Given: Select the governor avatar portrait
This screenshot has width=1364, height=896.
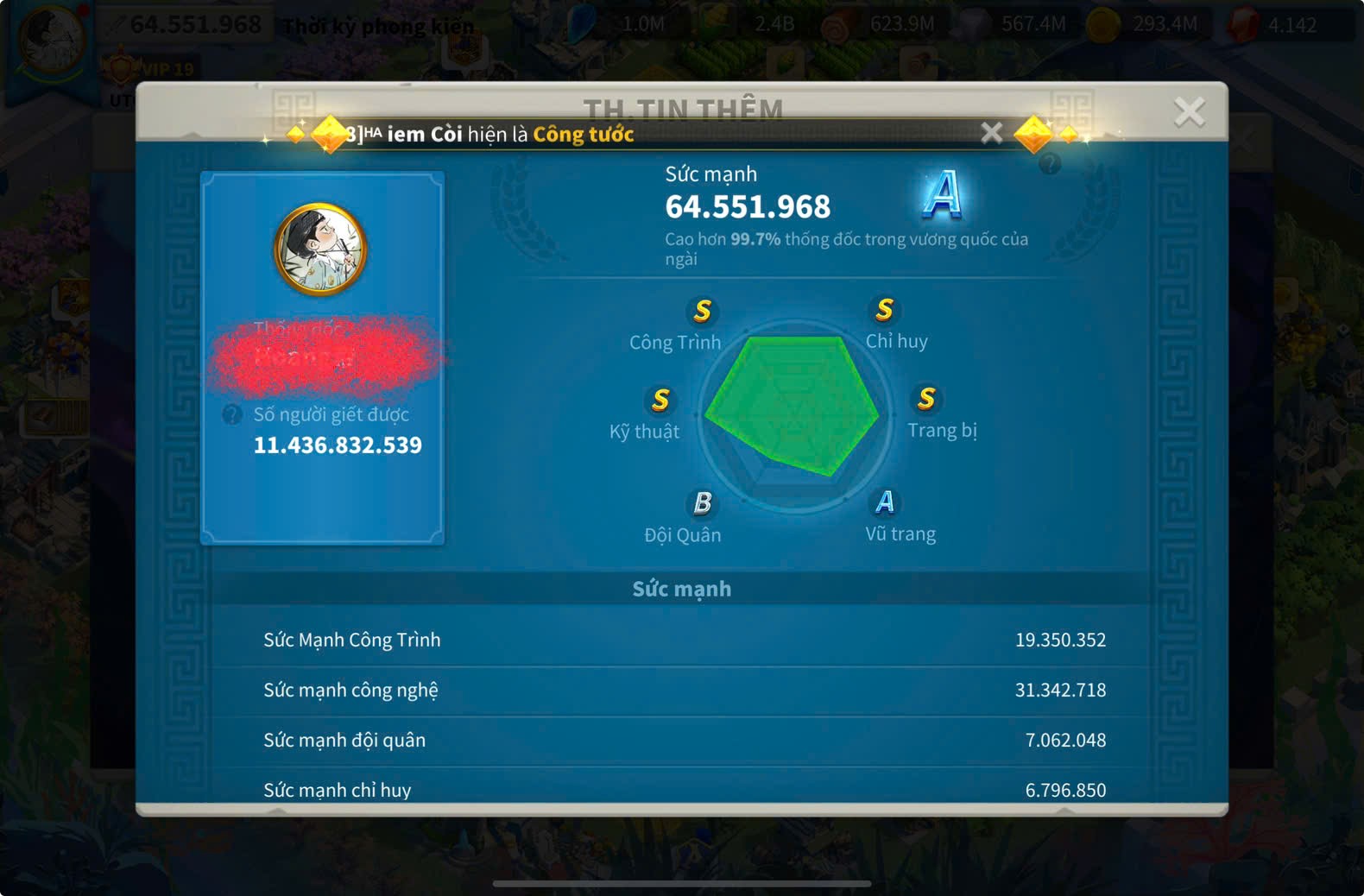Looking at the screenshot, I should pyautogui.click(x=321, y=249).
